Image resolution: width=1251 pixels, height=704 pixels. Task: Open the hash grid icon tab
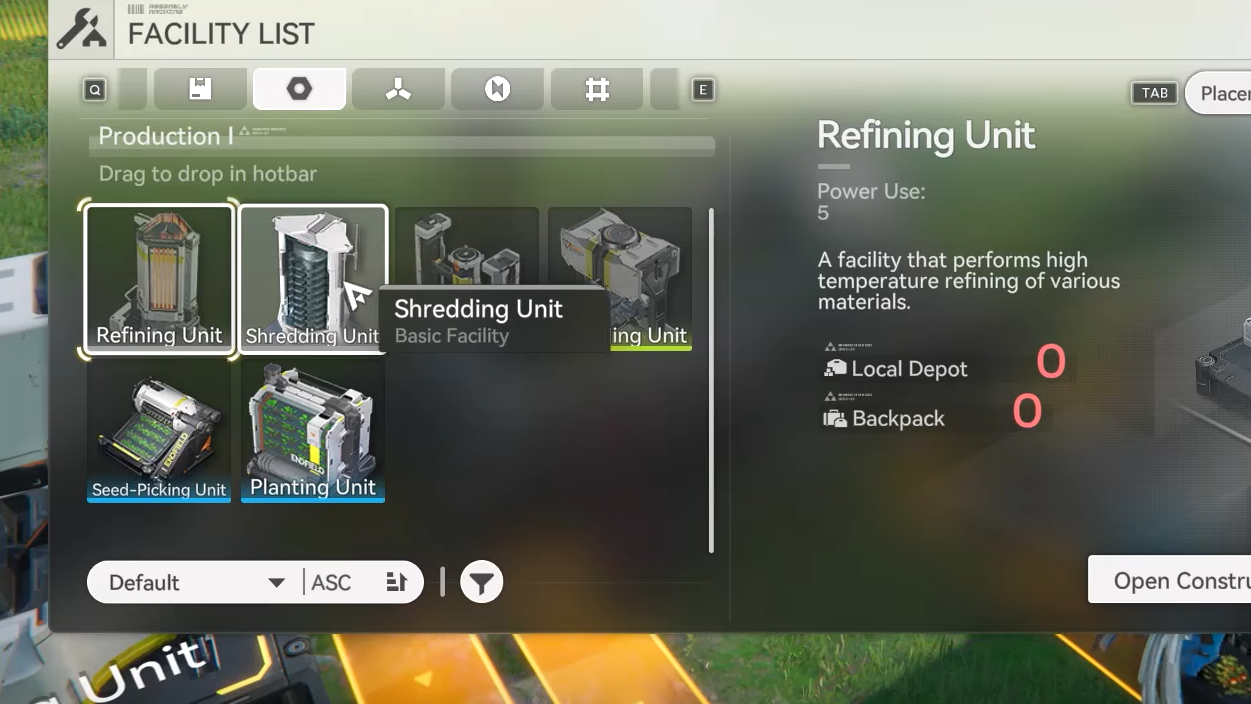coord(597,90)
